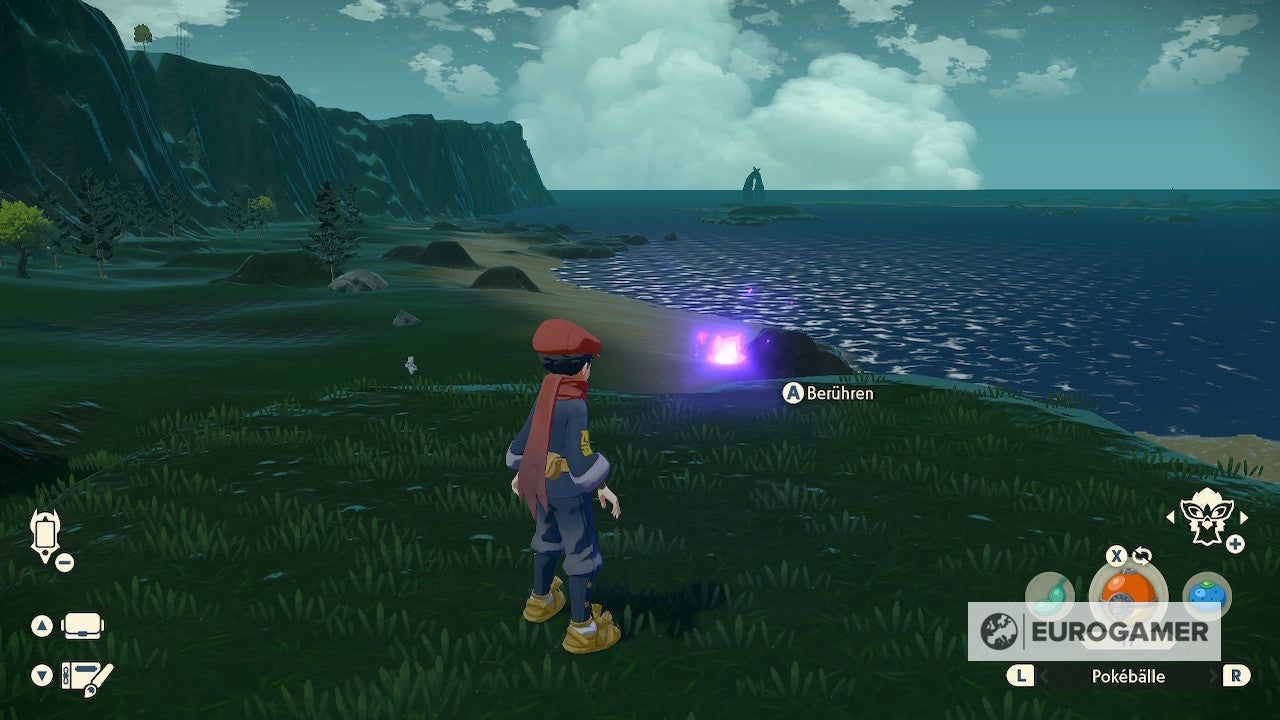The image size is (1280, 720).
Task: Select the blue Oran berry item slot
Action: tap(1207, 593)
